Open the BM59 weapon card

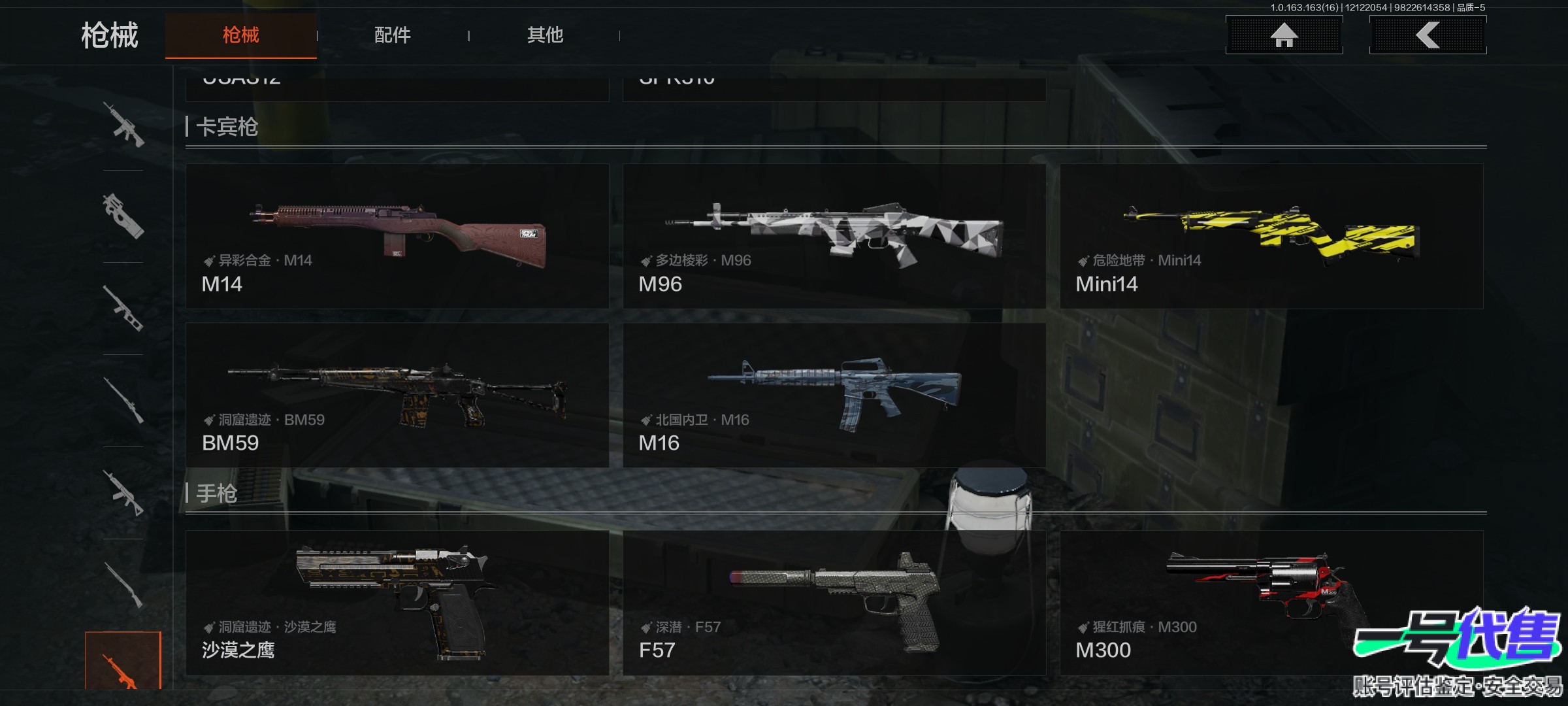click(x=397, y=395)
